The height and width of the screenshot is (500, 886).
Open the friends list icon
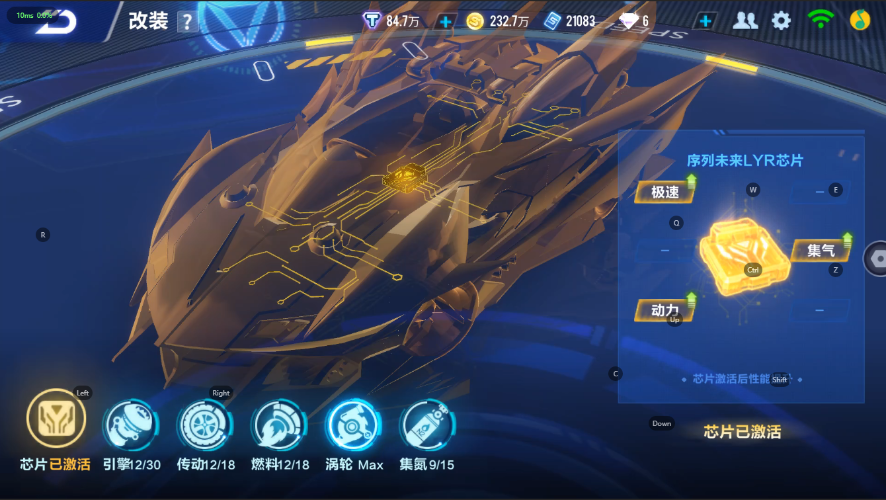[x=745, y=21]
